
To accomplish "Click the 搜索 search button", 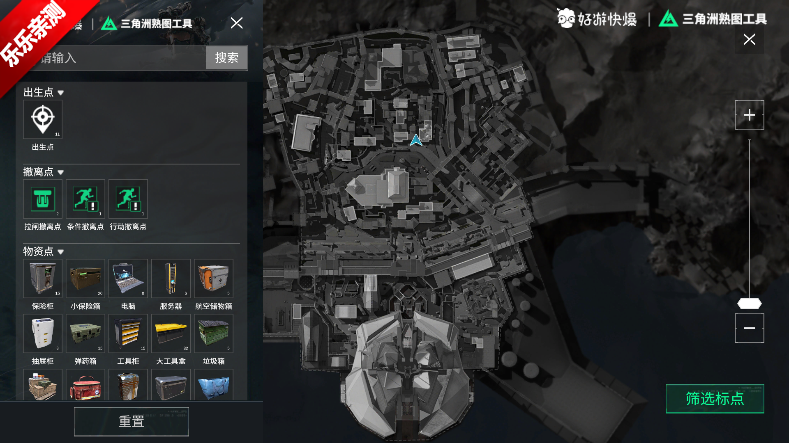I will [x=226, y=57].
